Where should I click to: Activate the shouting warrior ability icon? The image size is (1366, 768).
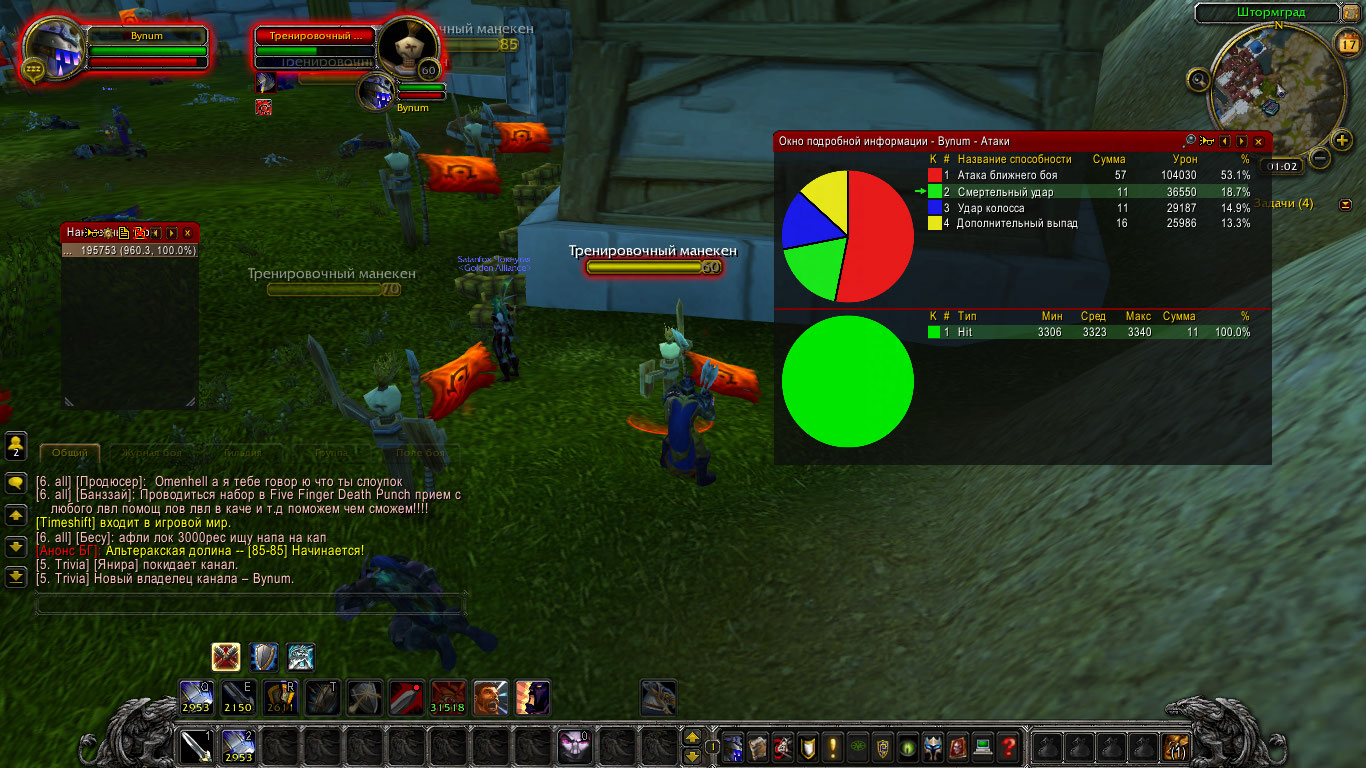tap(490, 697)
